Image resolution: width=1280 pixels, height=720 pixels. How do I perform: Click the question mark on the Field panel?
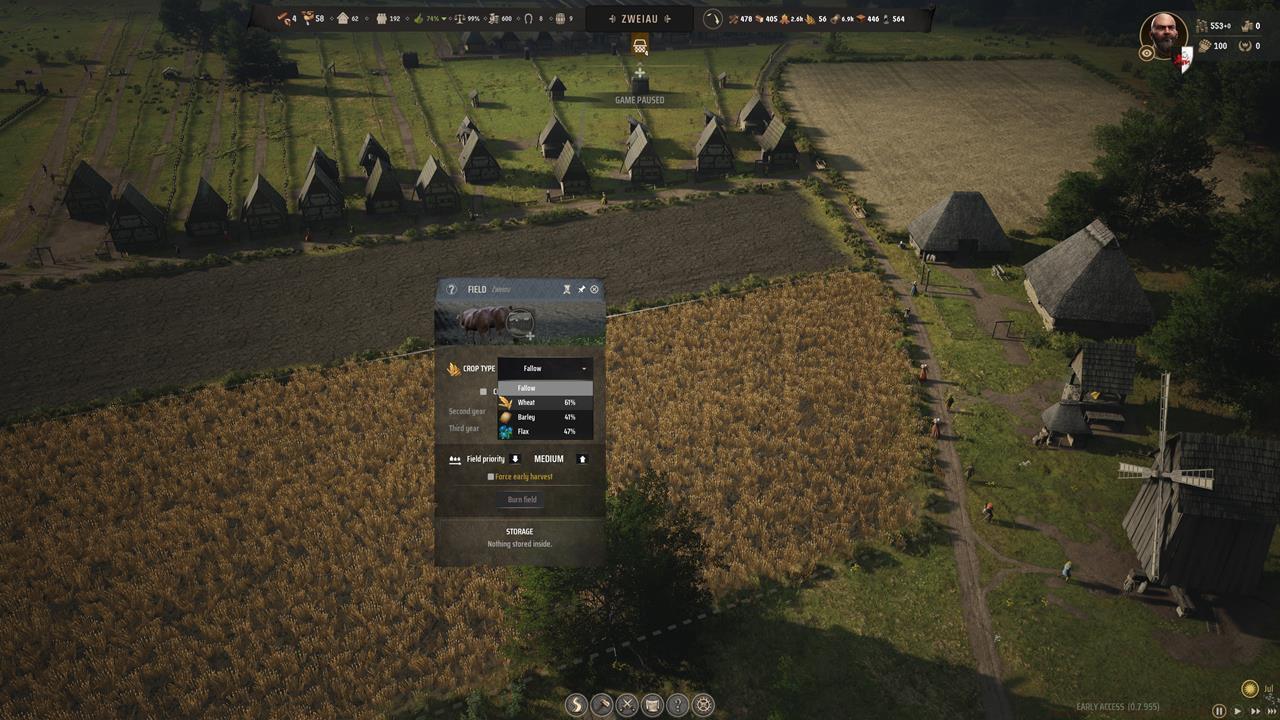(x=452, y=290)
